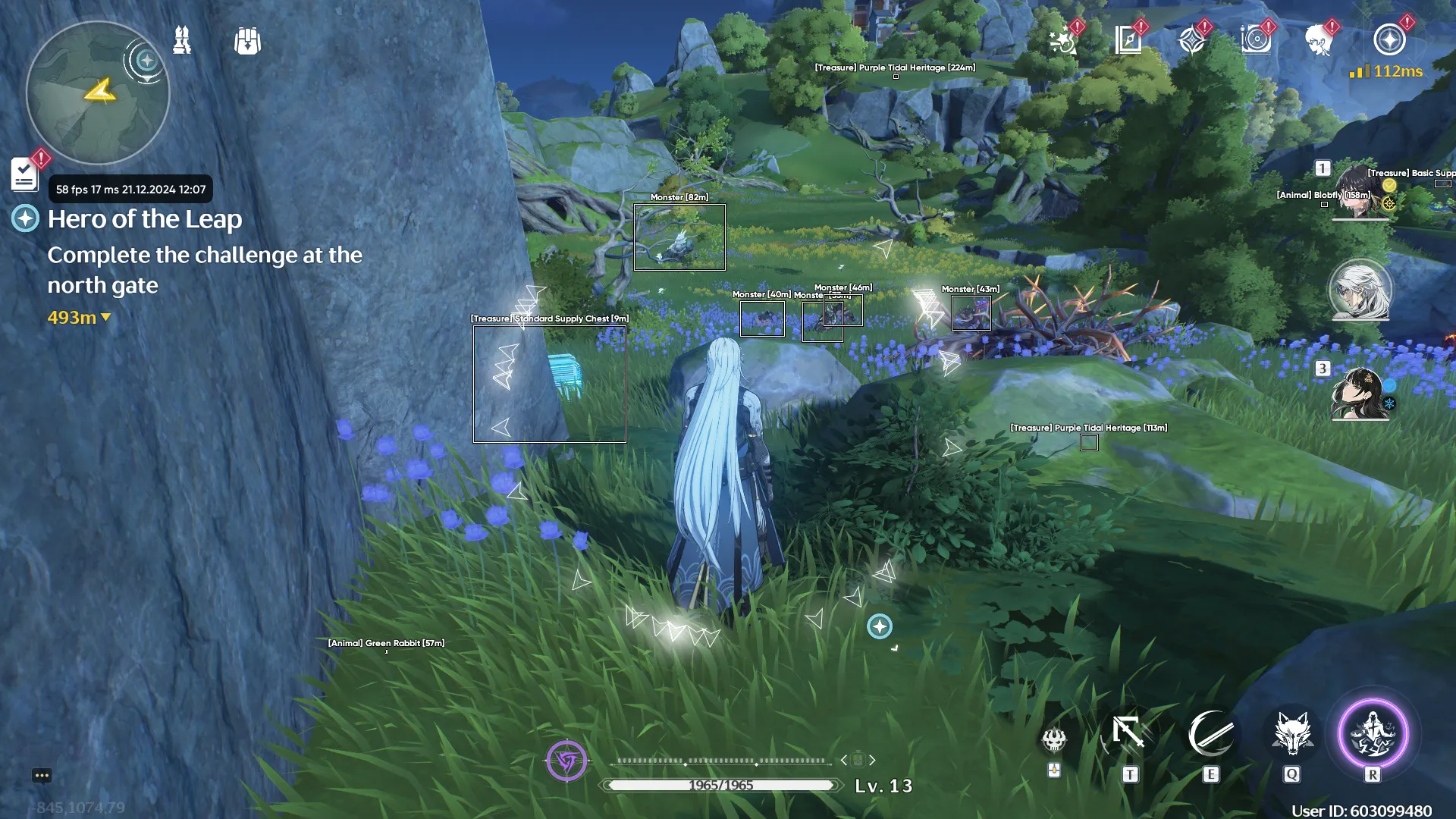Select the white-haired active character portrait

click(x=1360, y=290)
